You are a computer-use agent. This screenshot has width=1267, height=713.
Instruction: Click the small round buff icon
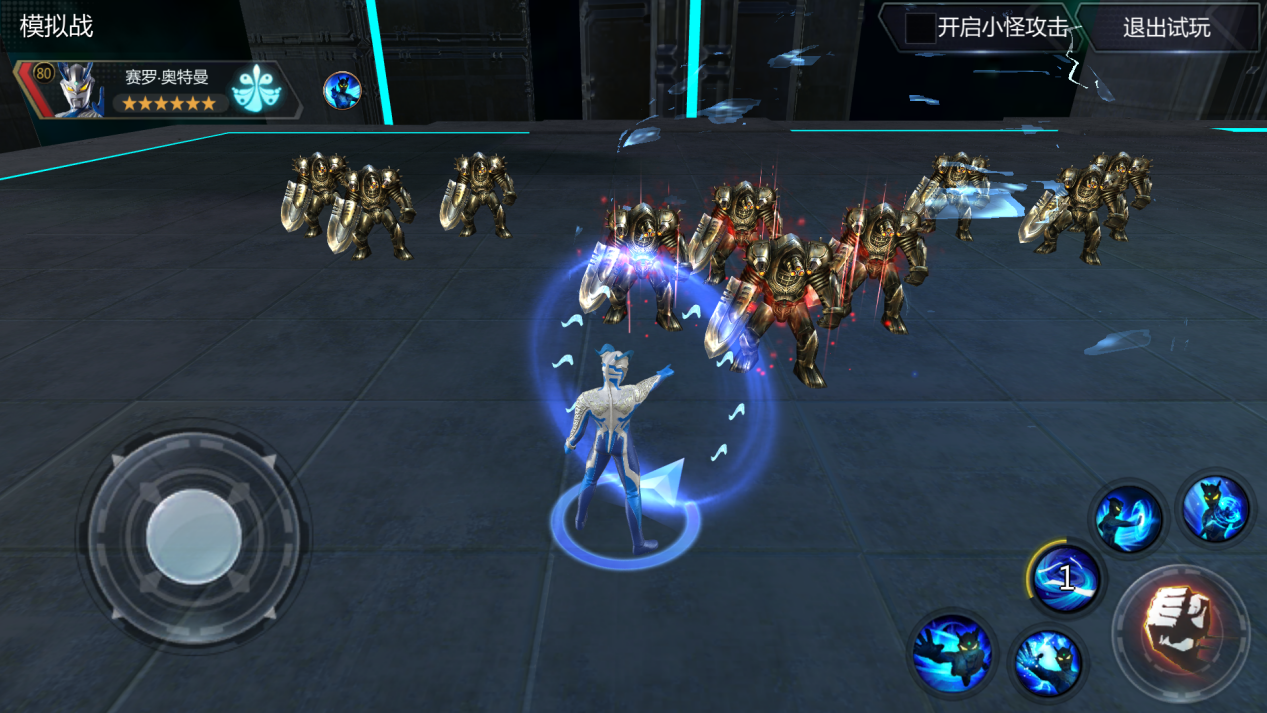pyautogui.click(x=341, y=90)
